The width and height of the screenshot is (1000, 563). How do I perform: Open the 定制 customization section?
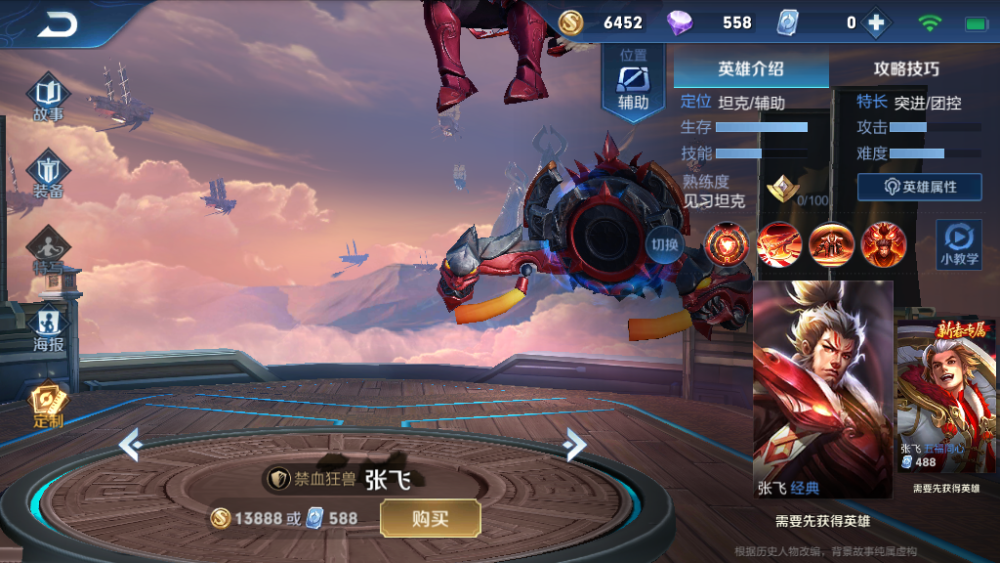[x=48, y=404]
